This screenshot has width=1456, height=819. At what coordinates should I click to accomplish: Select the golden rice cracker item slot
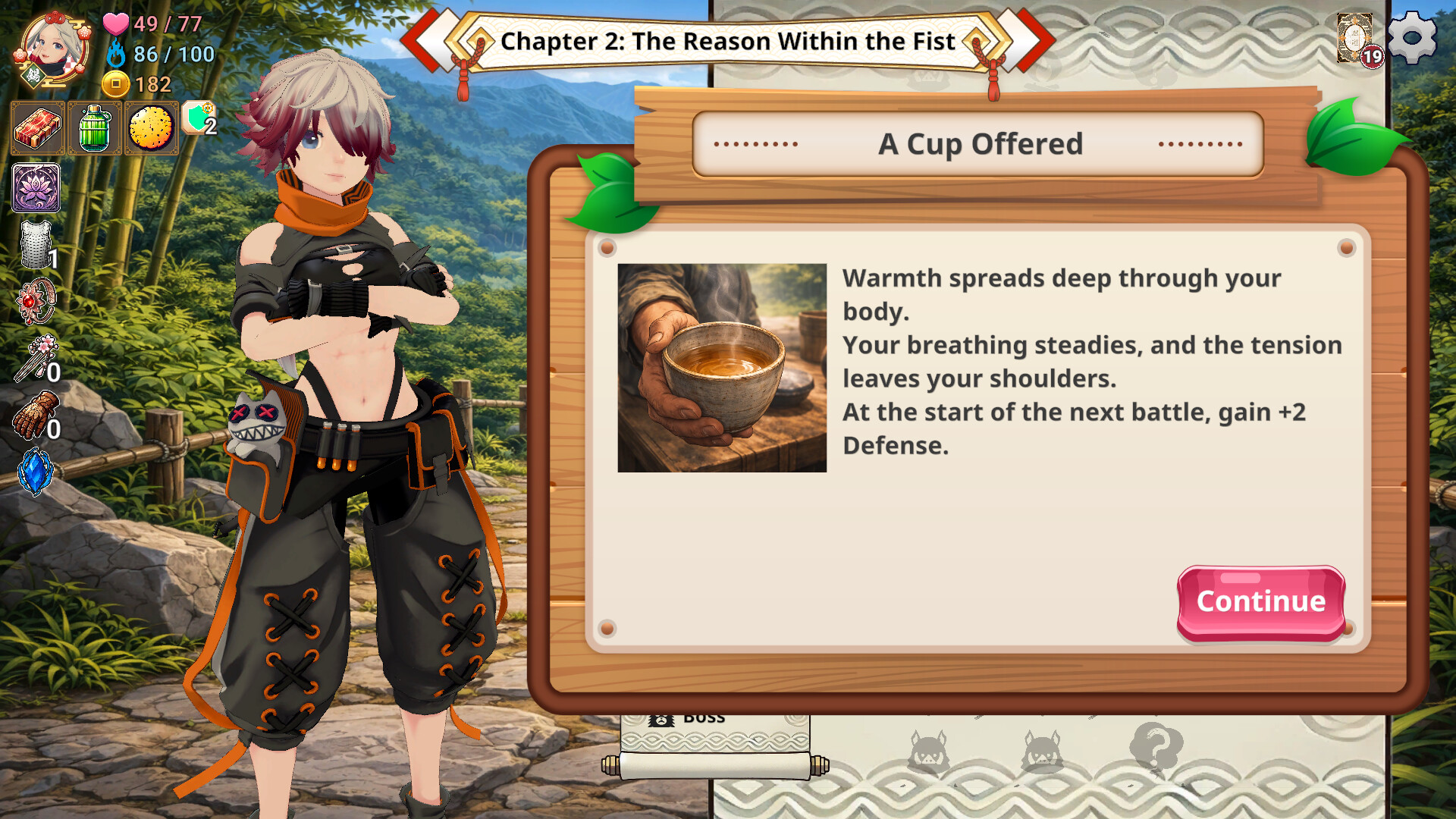click(151, 128)
